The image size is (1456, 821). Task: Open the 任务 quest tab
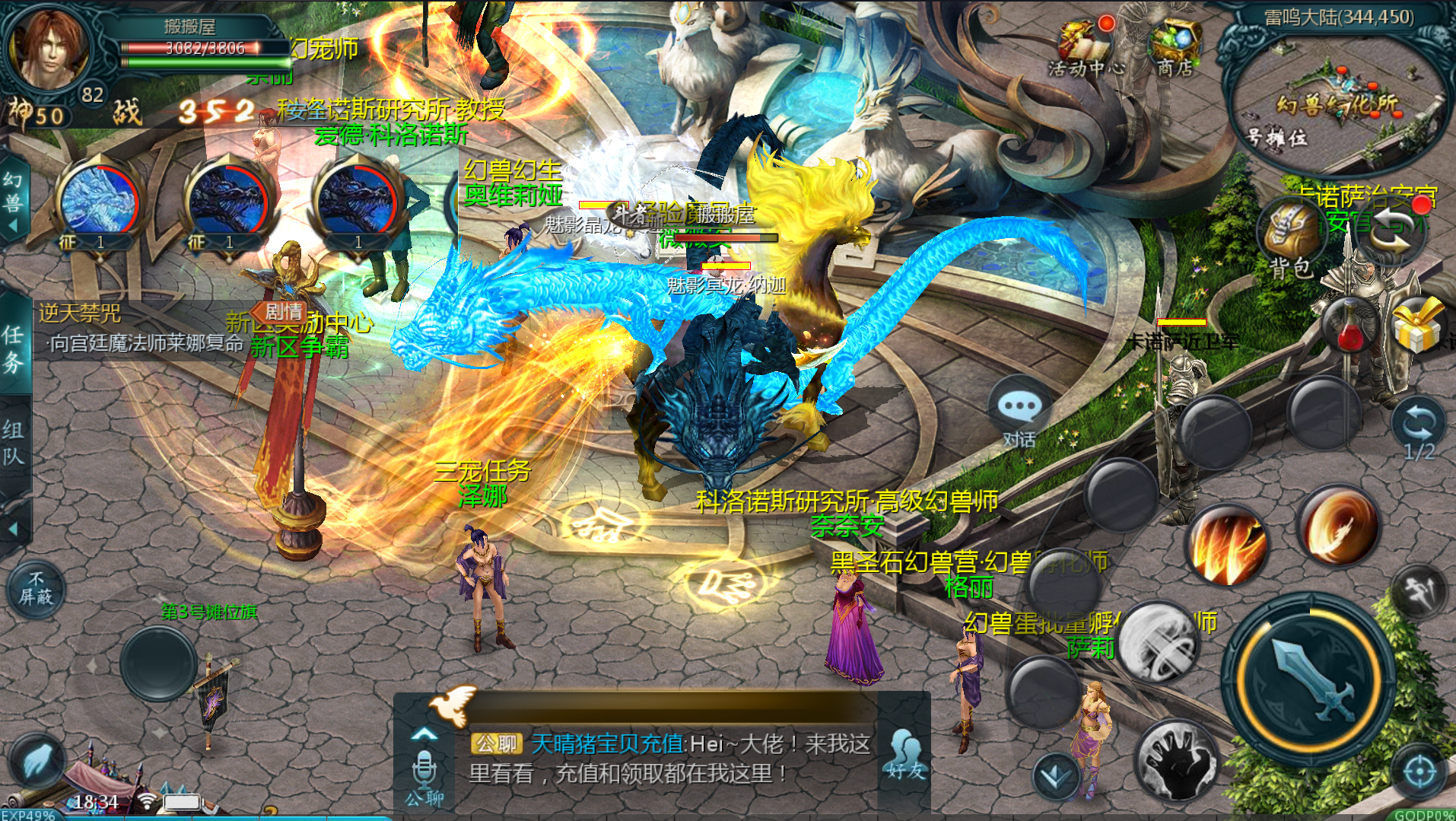[x=14, y=348]
